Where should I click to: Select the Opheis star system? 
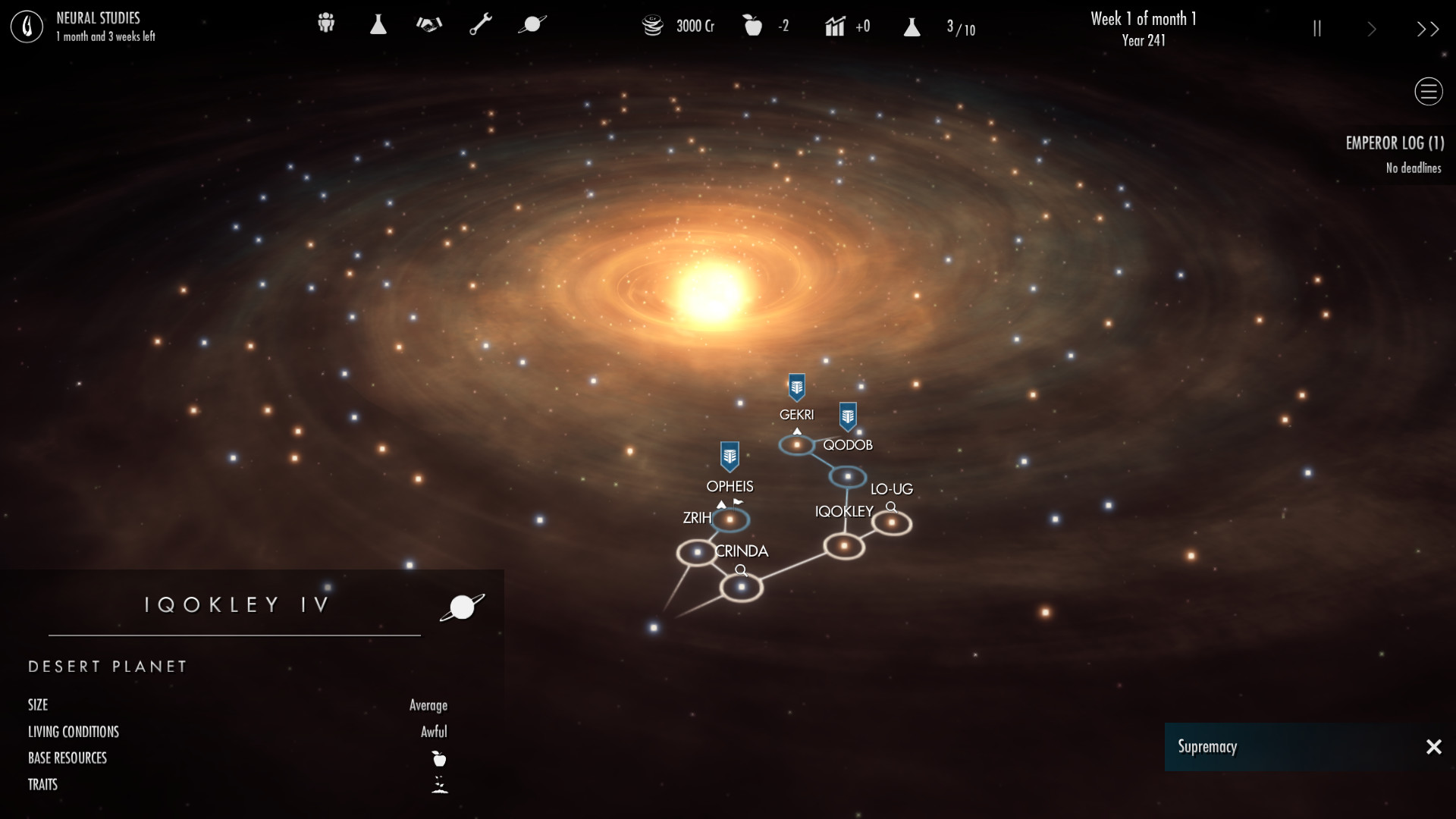730,519
